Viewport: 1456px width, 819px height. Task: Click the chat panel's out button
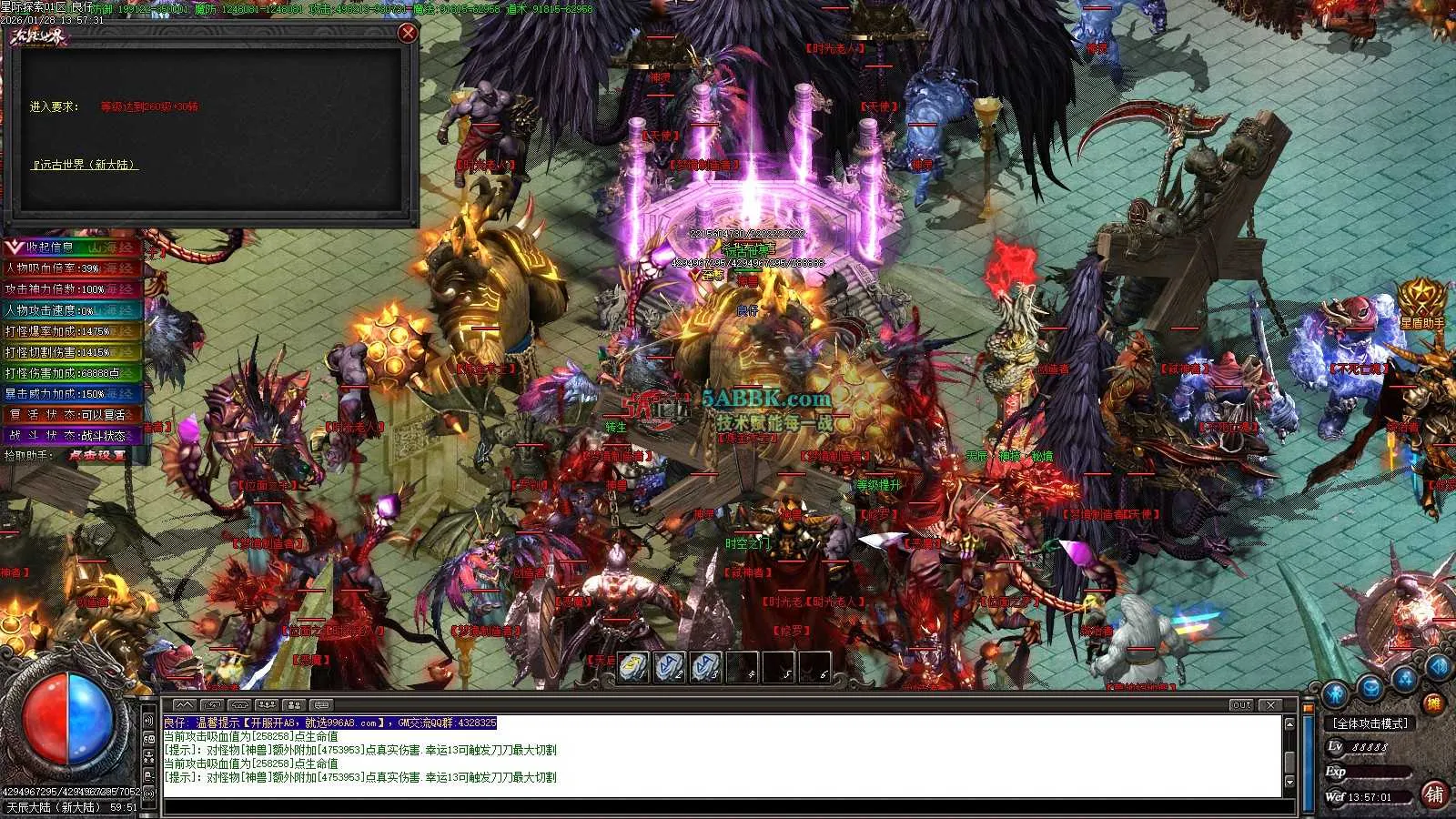[x=1241, y=705]
